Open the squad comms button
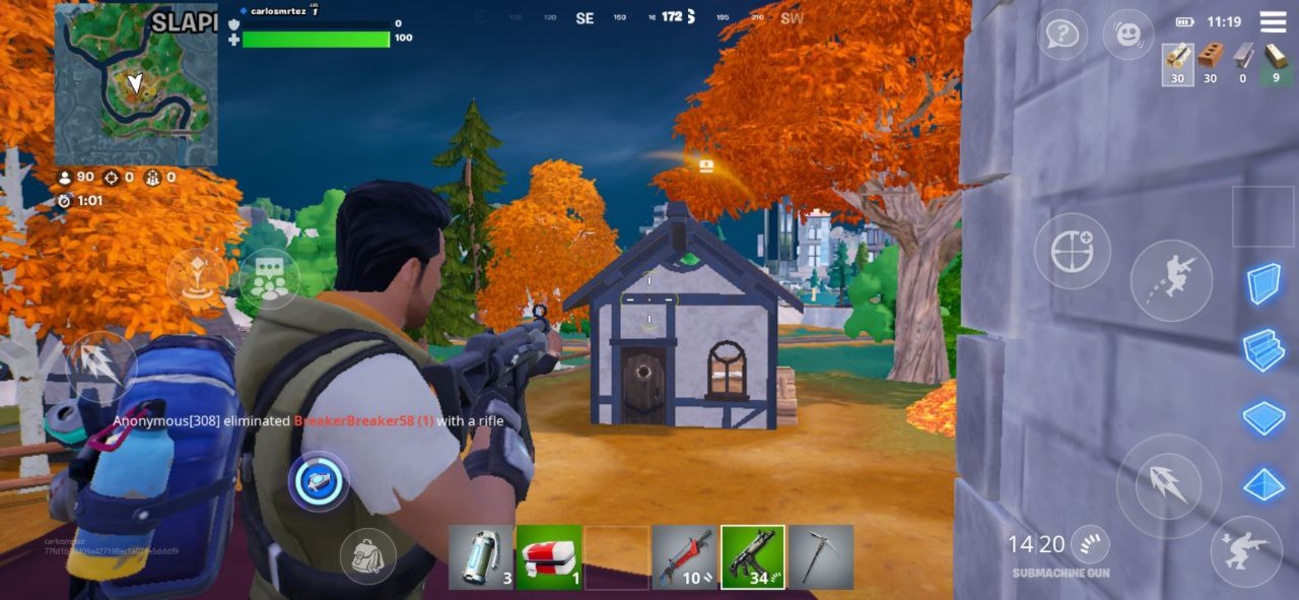1299x600 pixels. 269,279
